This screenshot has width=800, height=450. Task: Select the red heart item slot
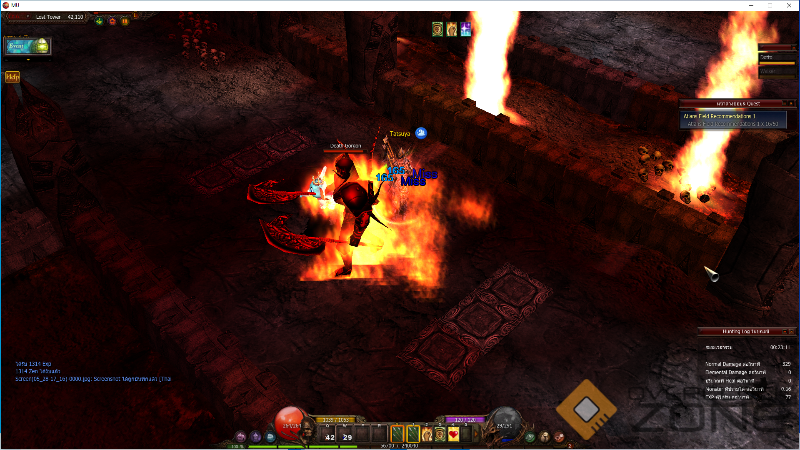pyautogui.click(x=453, y=434)
